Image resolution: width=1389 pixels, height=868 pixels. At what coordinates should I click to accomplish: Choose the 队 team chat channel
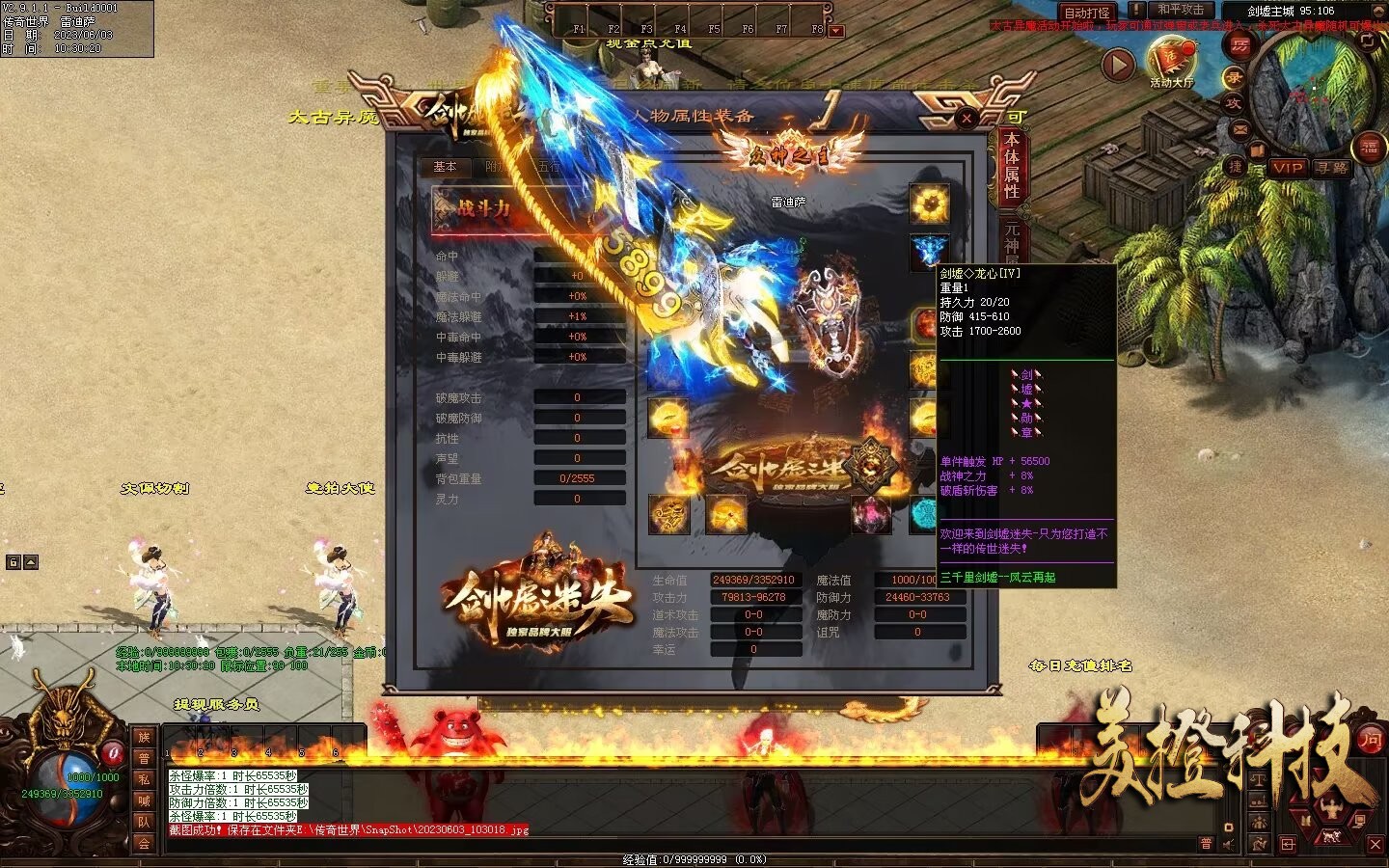(144, 822)
